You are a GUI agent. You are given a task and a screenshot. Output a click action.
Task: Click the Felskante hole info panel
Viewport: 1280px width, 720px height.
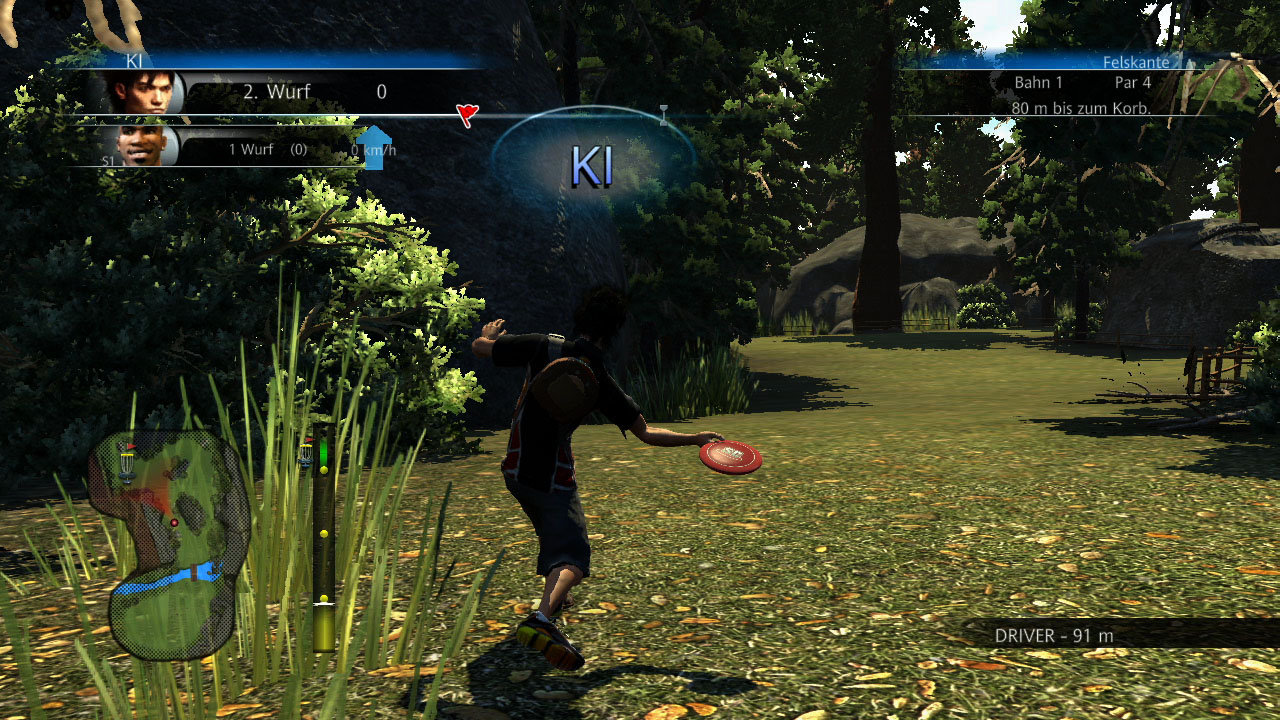pyautogui.click(x=1082, y=86)
